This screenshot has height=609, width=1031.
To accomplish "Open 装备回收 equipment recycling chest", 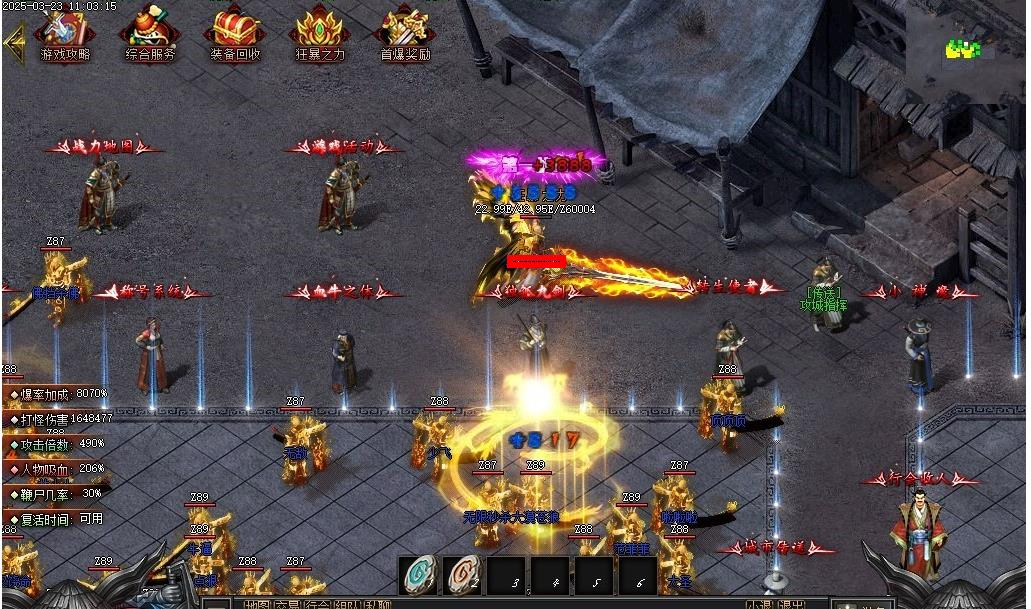I will tap(235, 34).
